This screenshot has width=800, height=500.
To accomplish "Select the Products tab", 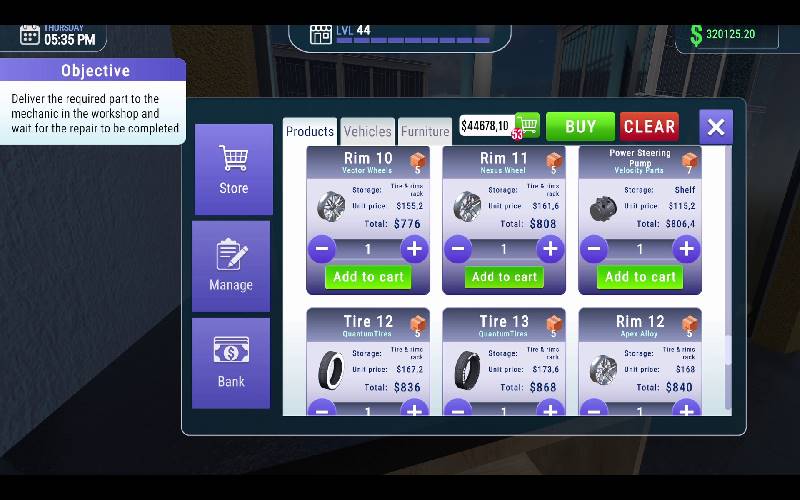I will [x=310, y=131].
